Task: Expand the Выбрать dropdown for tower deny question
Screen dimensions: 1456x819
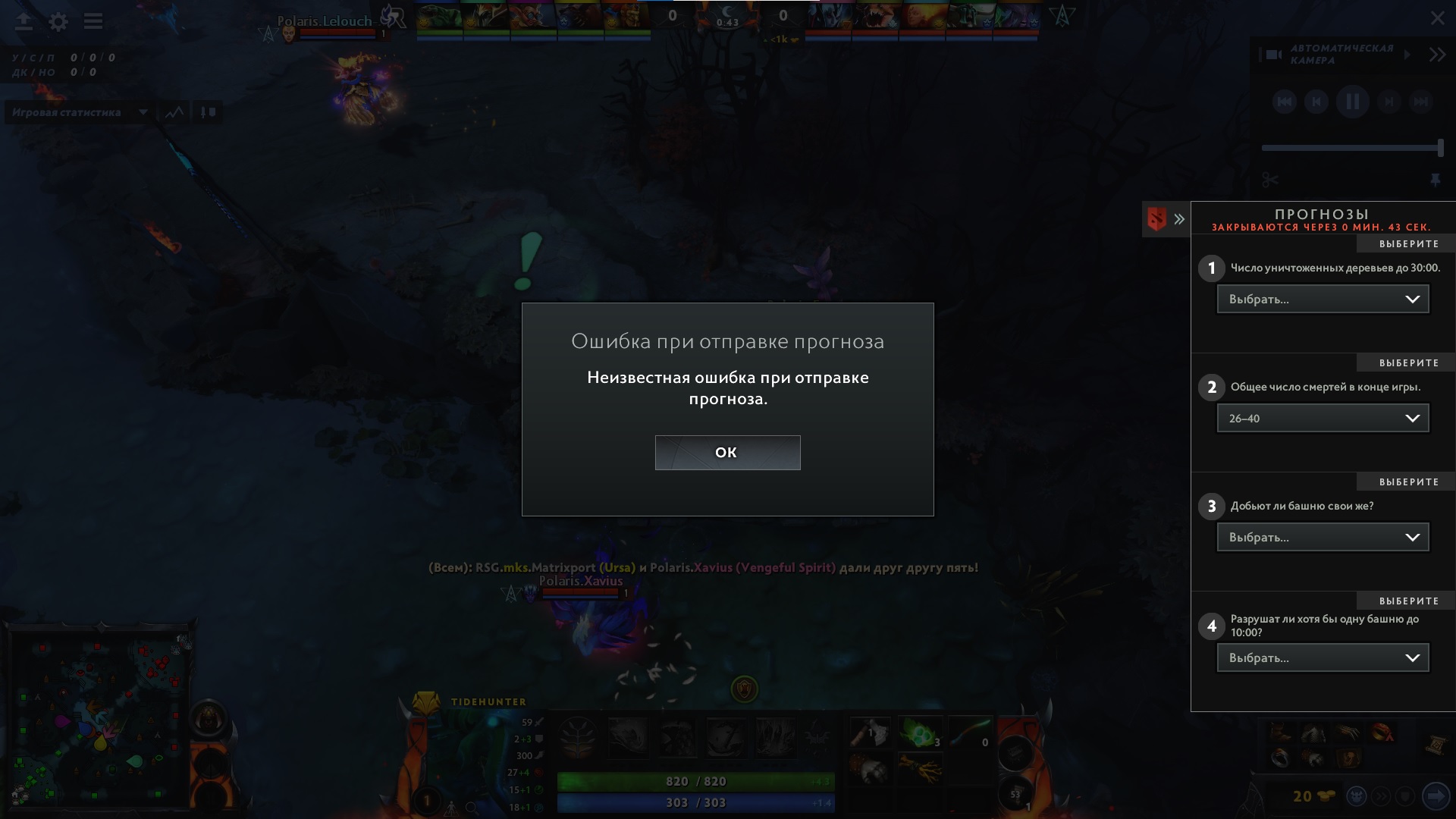Action: (x=1323, y=537)
